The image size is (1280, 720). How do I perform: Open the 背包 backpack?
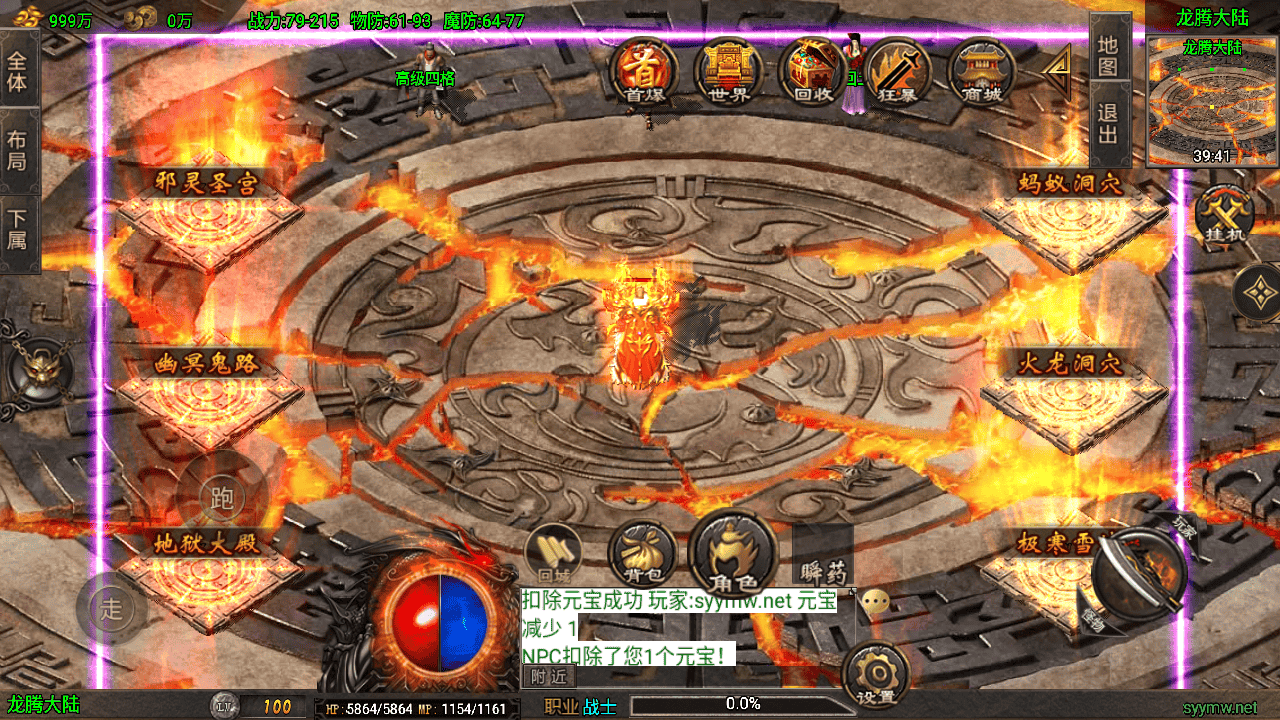tap(637, 553)
